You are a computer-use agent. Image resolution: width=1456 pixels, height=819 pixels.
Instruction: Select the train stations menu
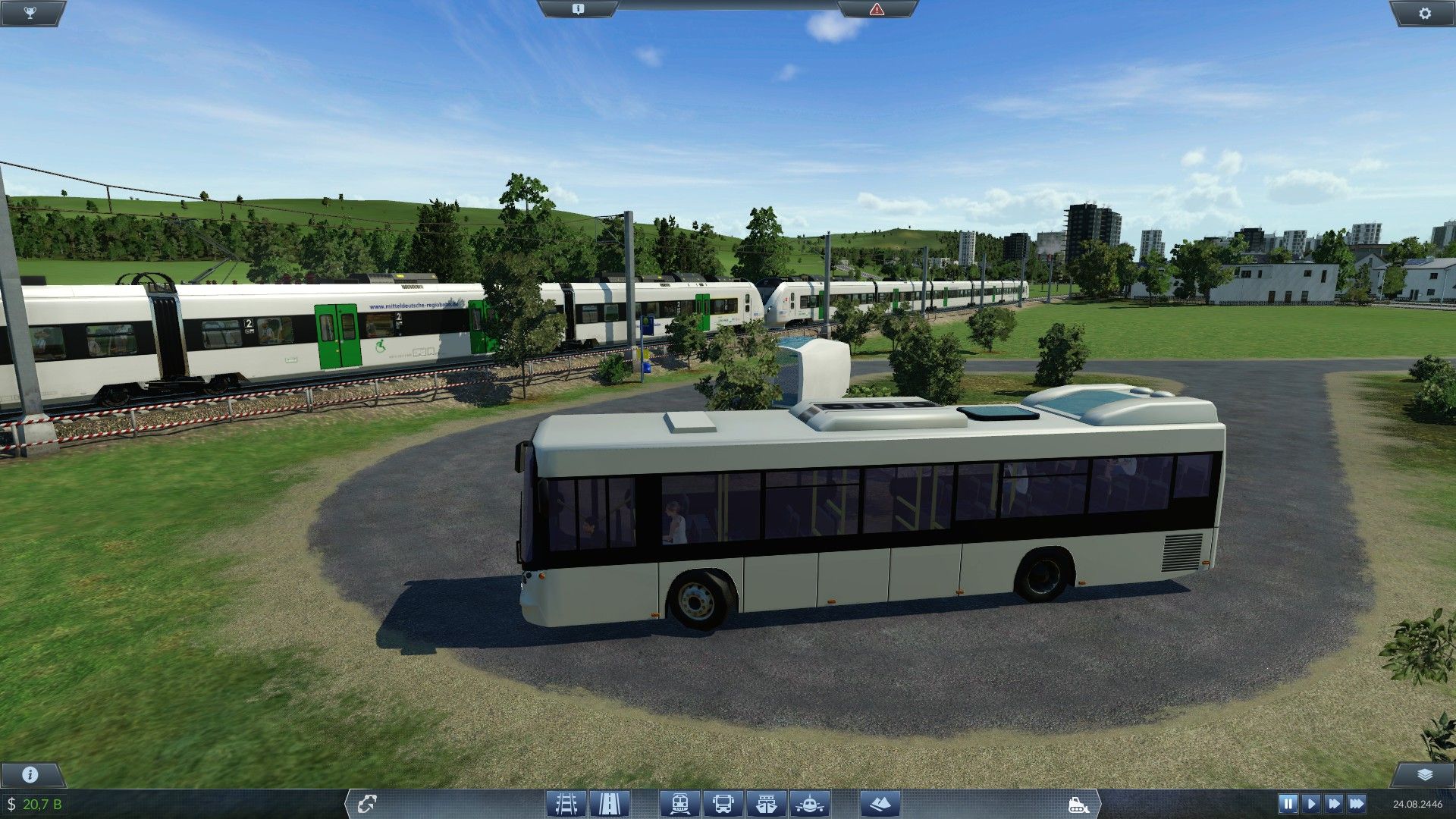[679, 803]
